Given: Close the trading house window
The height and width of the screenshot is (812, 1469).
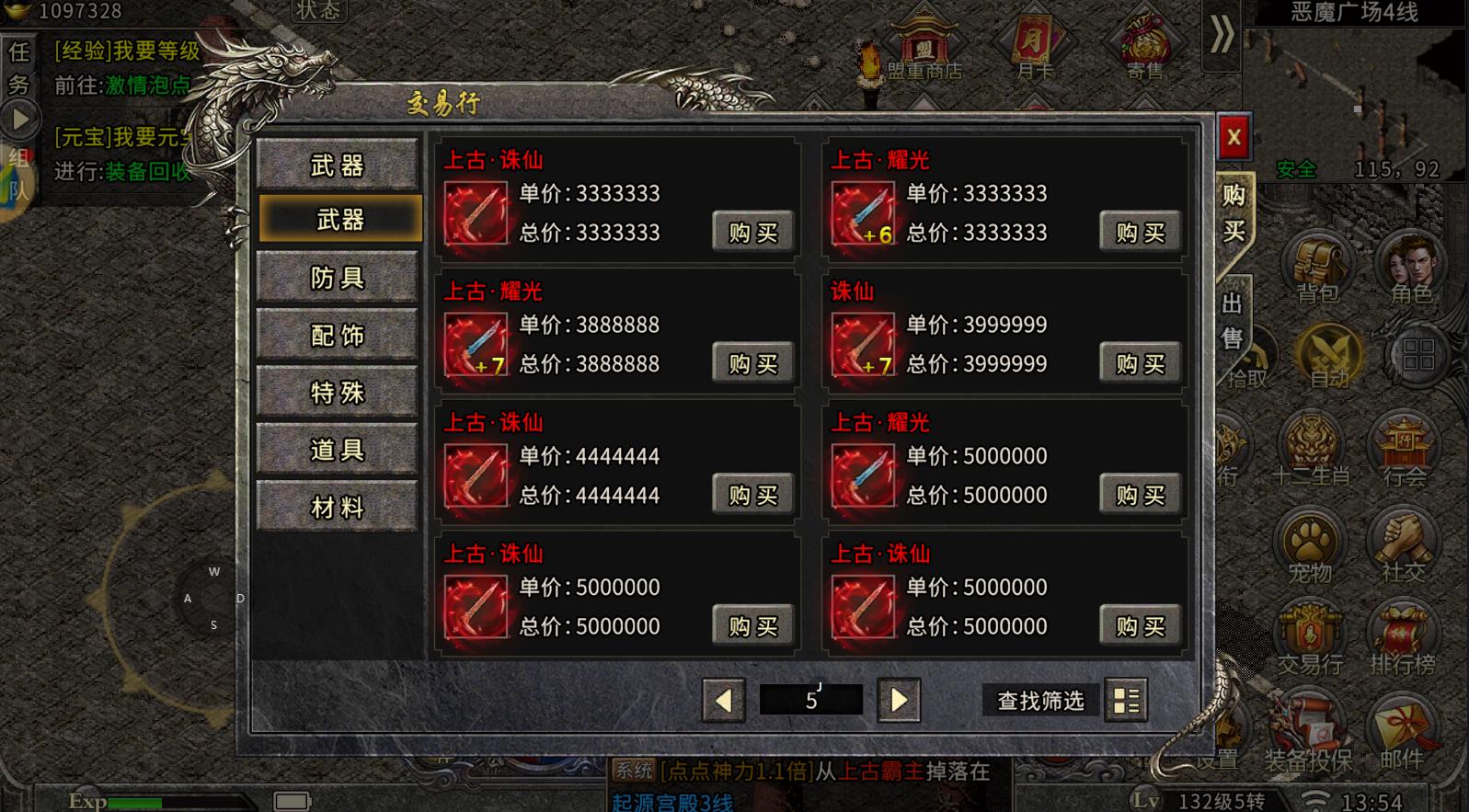Looking at the screenshot, I should pyautogui.click(x=1234, y=139).
